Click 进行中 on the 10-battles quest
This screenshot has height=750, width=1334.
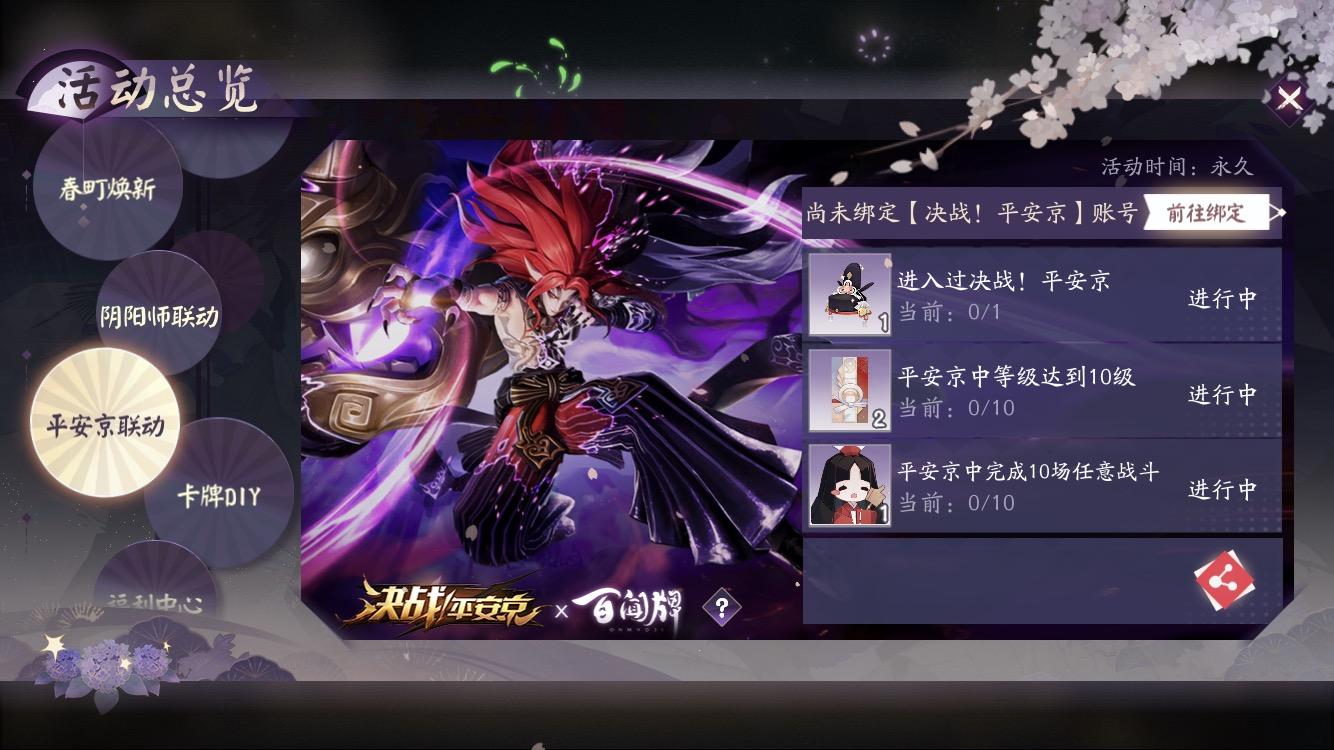point(1224,487)
